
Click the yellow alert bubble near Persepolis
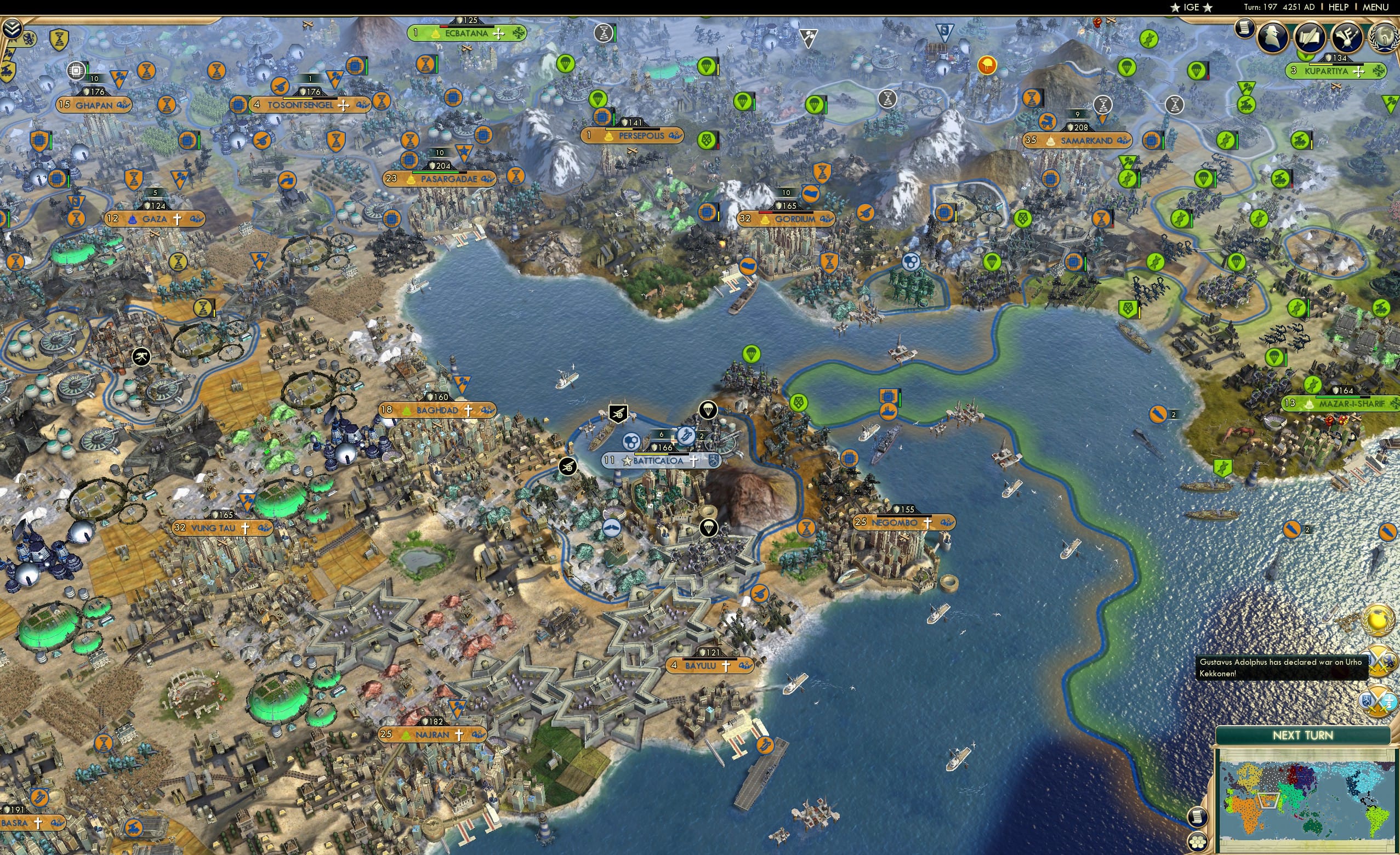[x=987, y=66]
